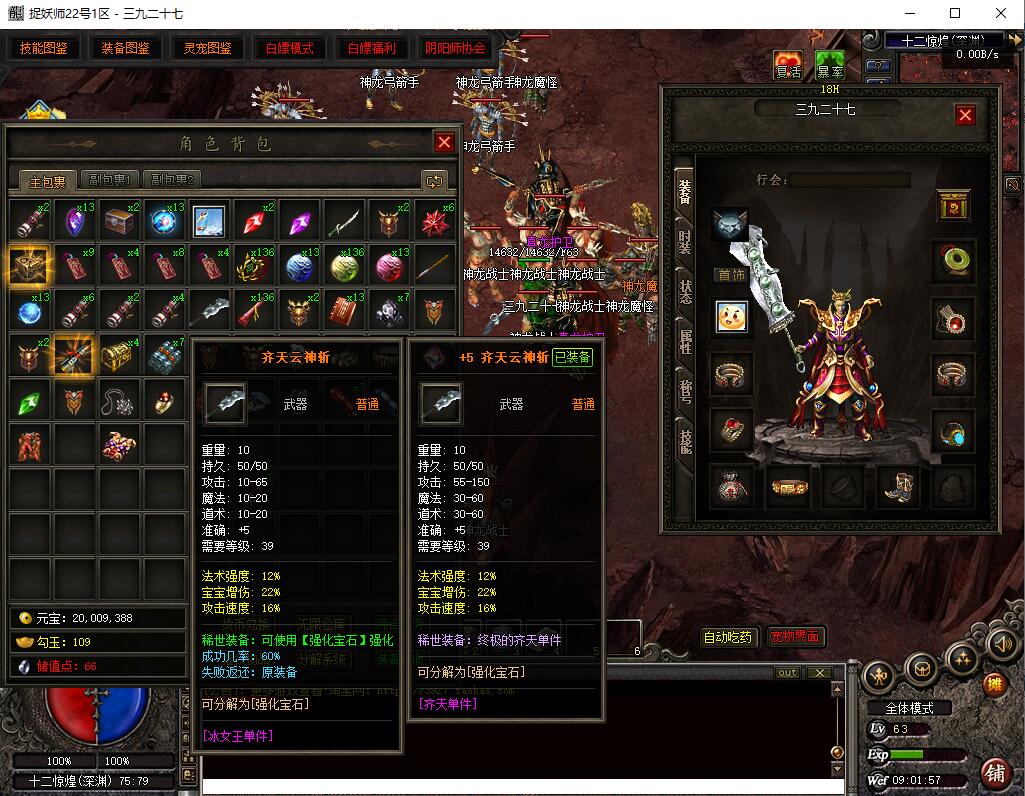The image size is (1025, 796).
Task: Toggle the sound speaker icon
Action: point(1001,647)
